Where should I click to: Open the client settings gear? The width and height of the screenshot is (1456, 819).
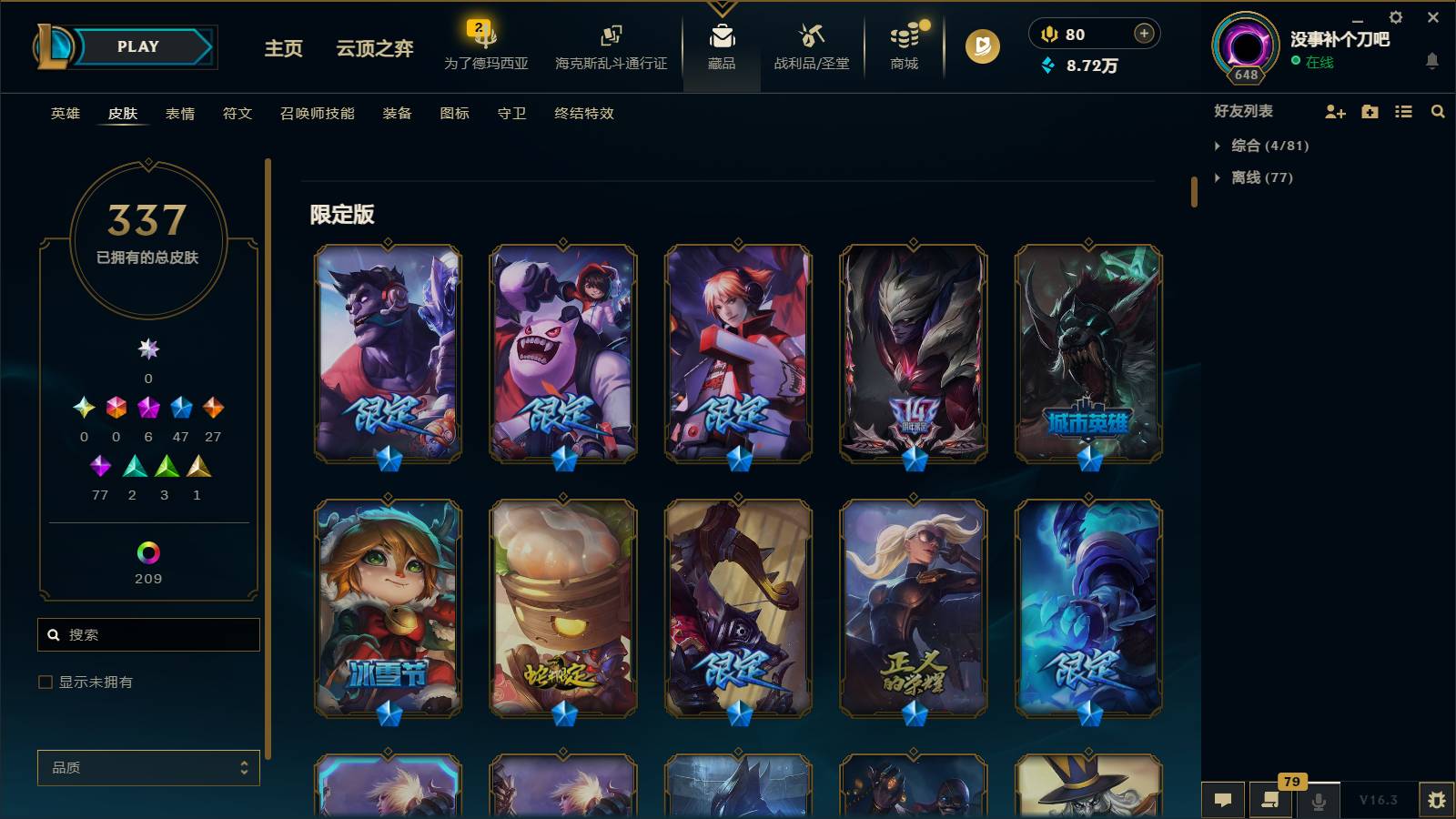click(x=1395, y=16)
